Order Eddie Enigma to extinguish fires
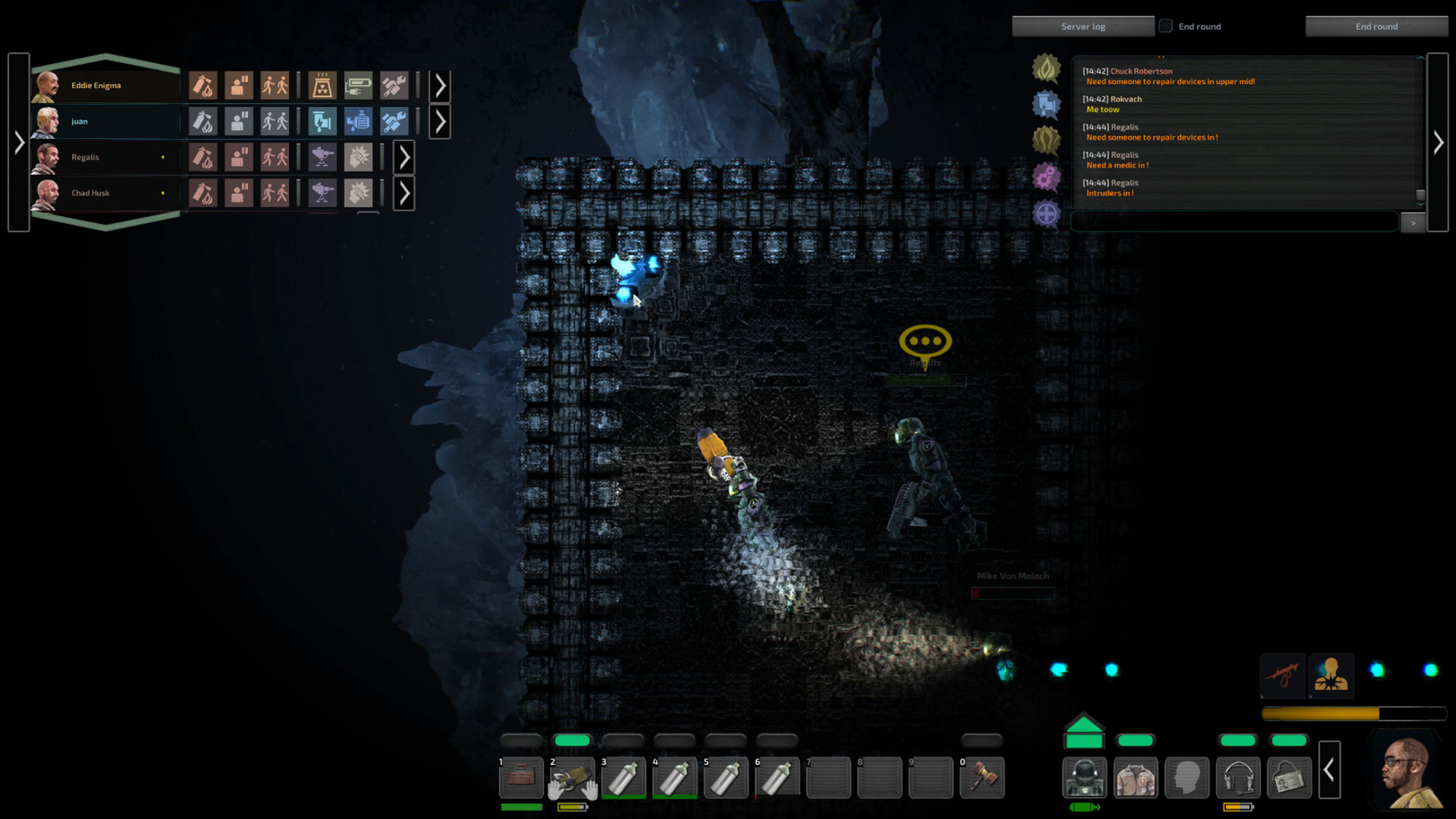The image size is (1456, 819). tap(202, 85)
